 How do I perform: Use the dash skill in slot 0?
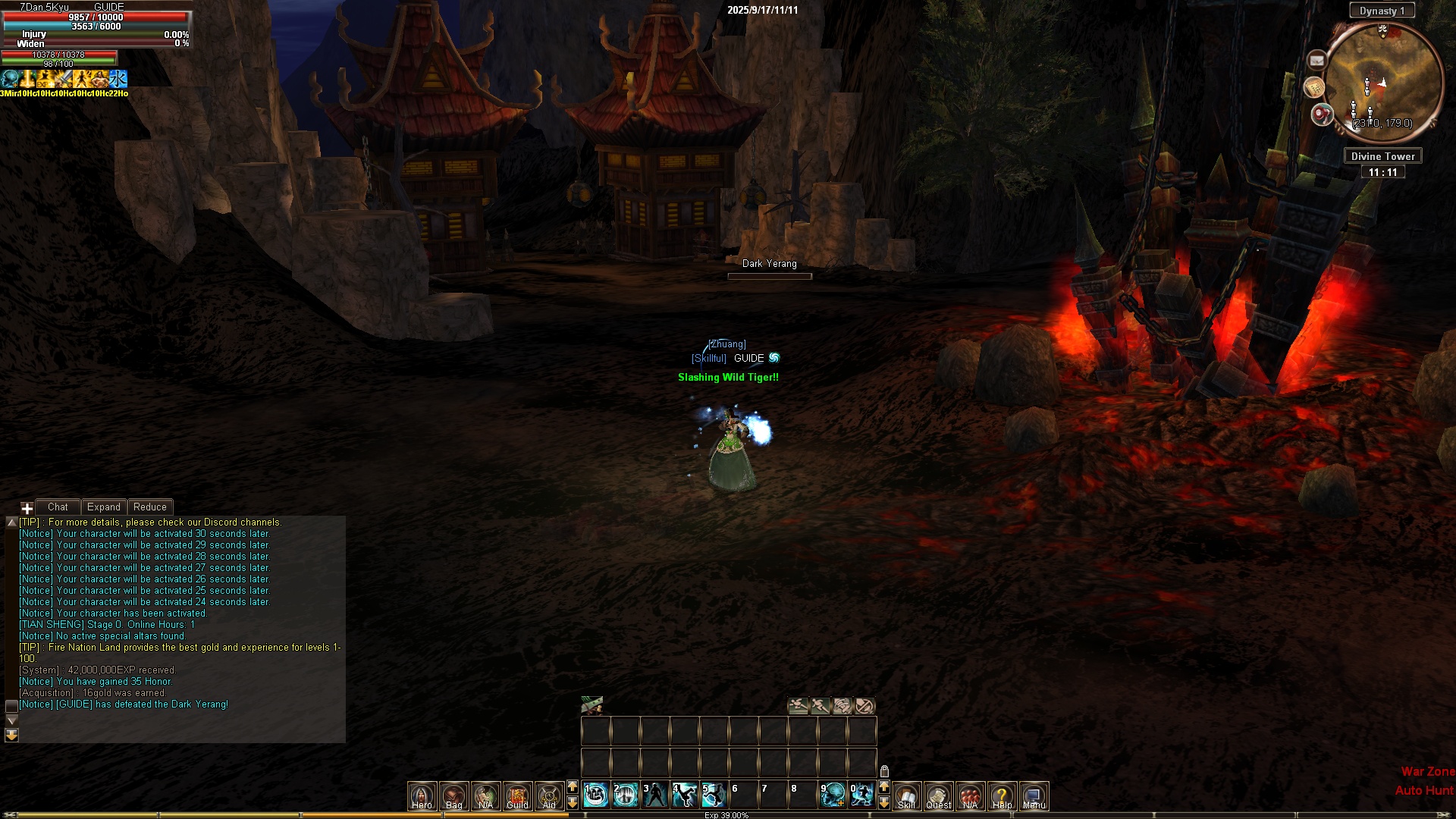pyautogui.click(x=862, y=795)
